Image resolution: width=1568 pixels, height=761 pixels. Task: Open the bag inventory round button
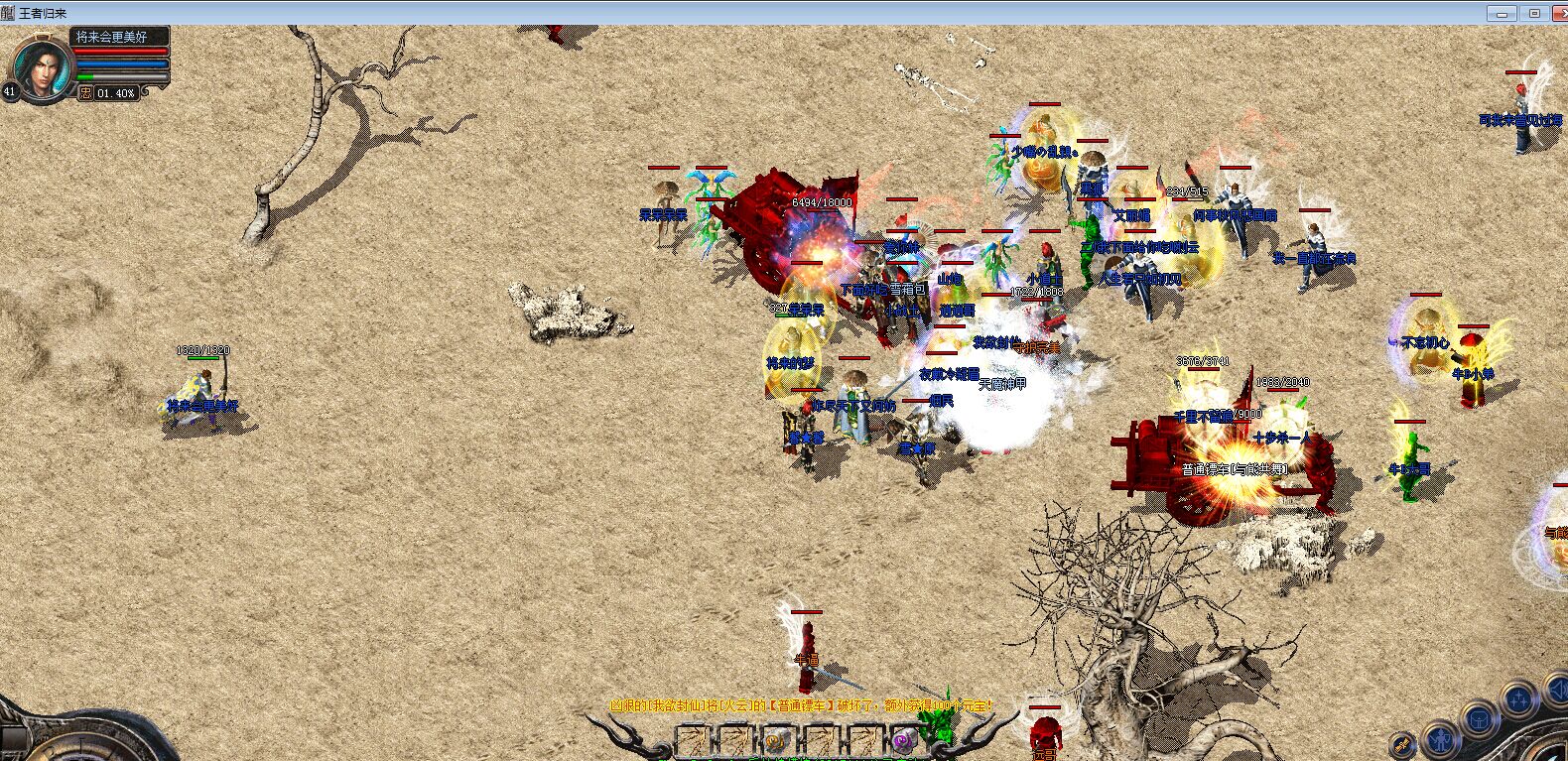(1481, 717)
